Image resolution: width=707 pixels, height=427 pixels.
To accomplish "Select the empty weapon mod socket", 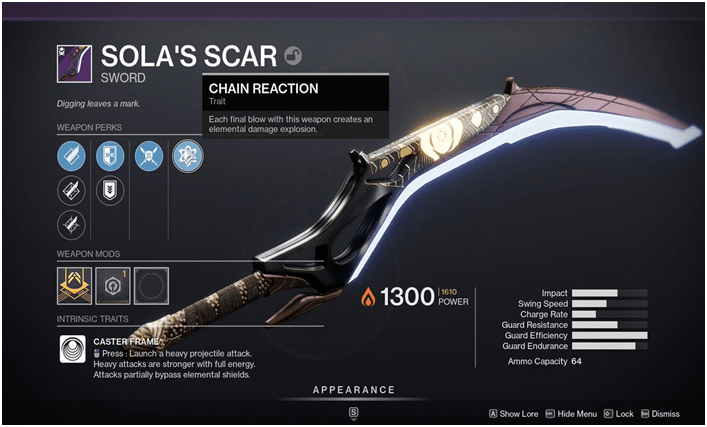I will click(151, 285).
